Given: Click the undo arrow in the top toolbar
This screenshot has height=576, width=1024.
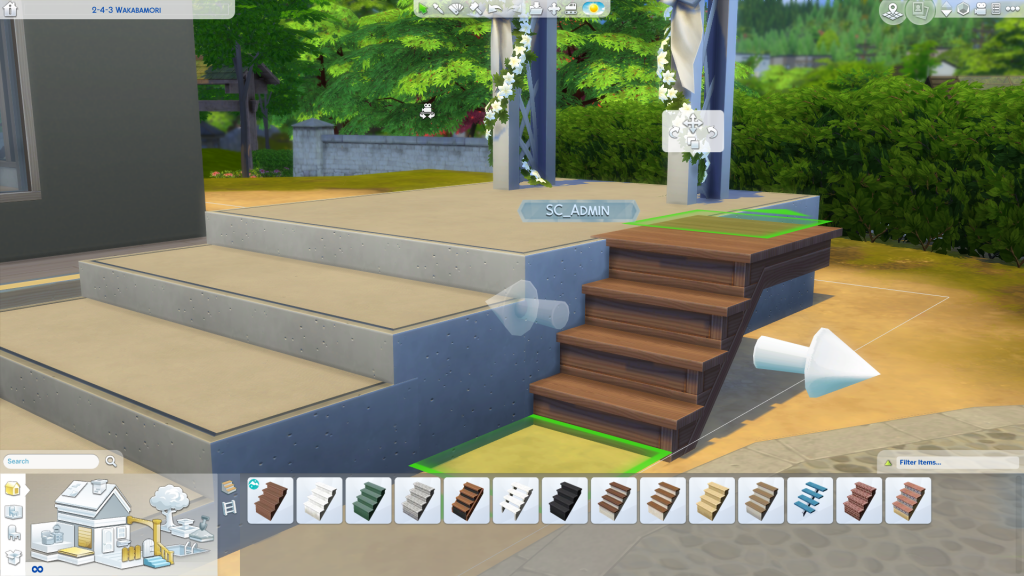Looking at the screenshot, I should click(495, 8).
